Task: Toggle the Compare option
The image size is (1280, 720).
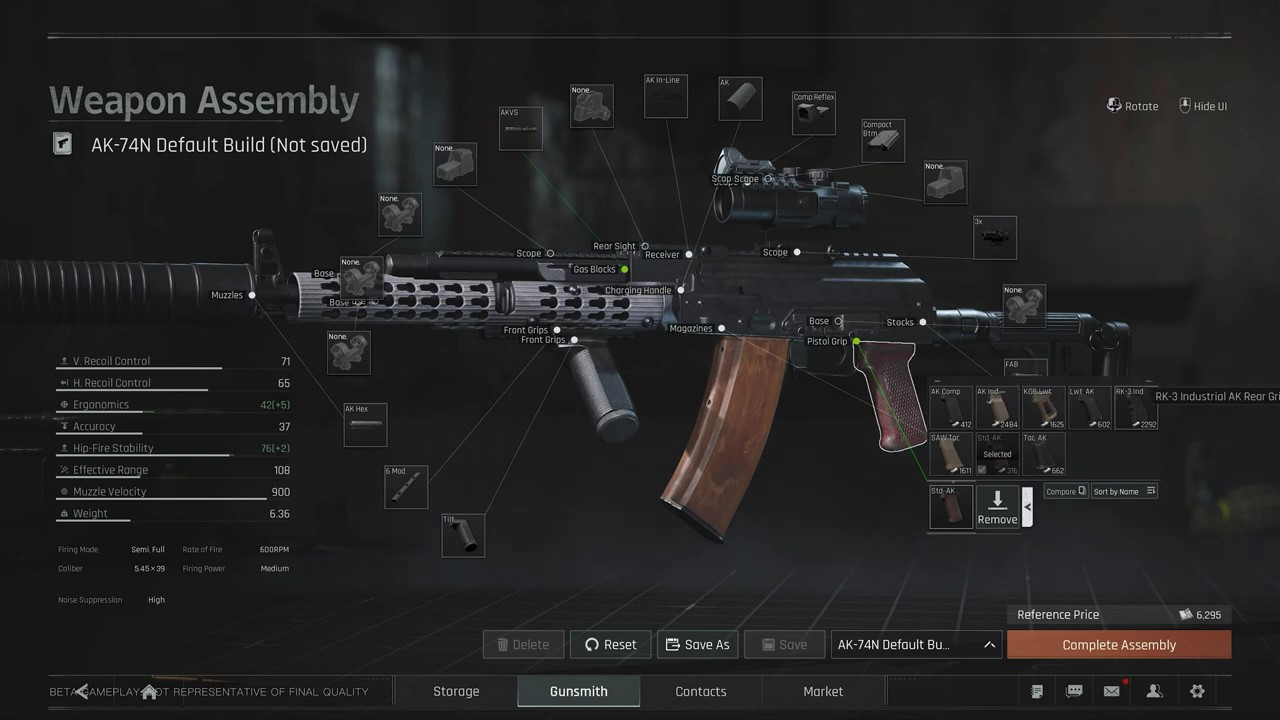Action: pos(1065,491)
